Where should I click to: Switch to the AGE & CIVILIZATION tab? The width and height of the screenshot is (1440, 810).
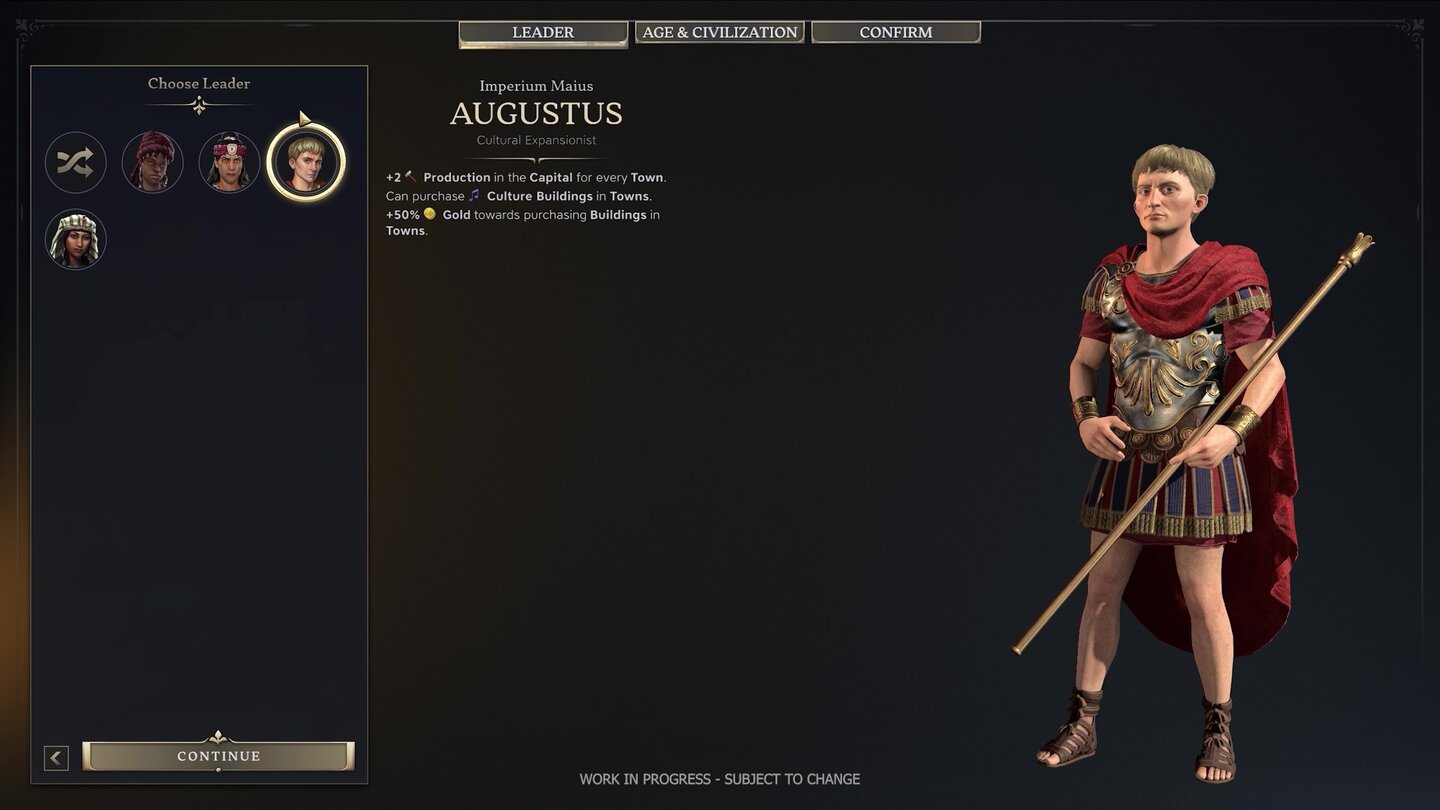tap(719, 31)
